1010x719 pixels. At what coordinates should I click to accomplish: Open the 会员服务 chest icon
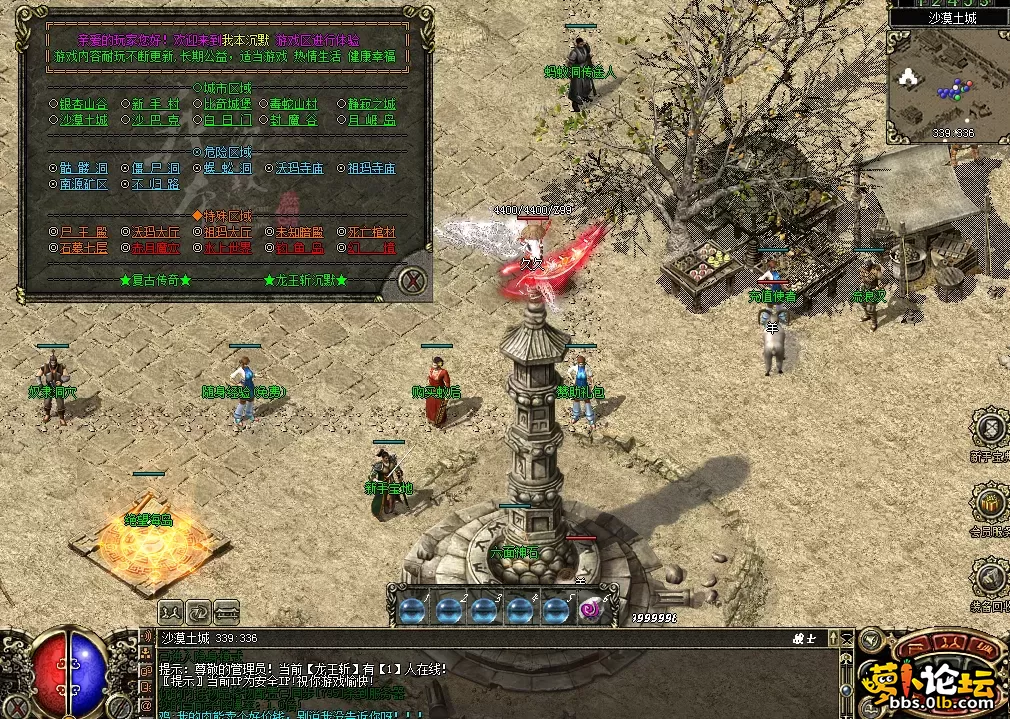990,503
